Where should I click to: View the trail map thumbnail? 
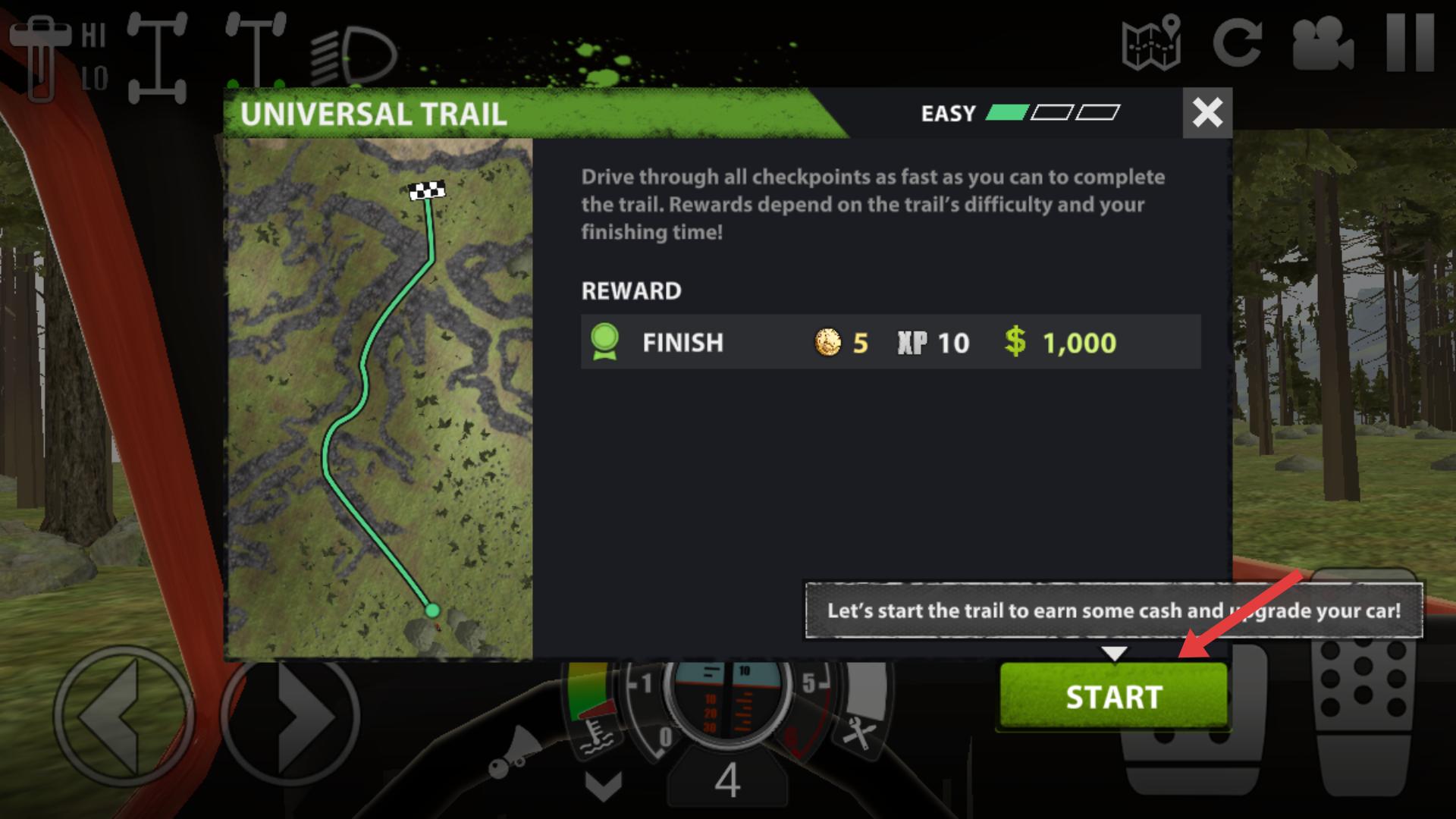point(380,398)
